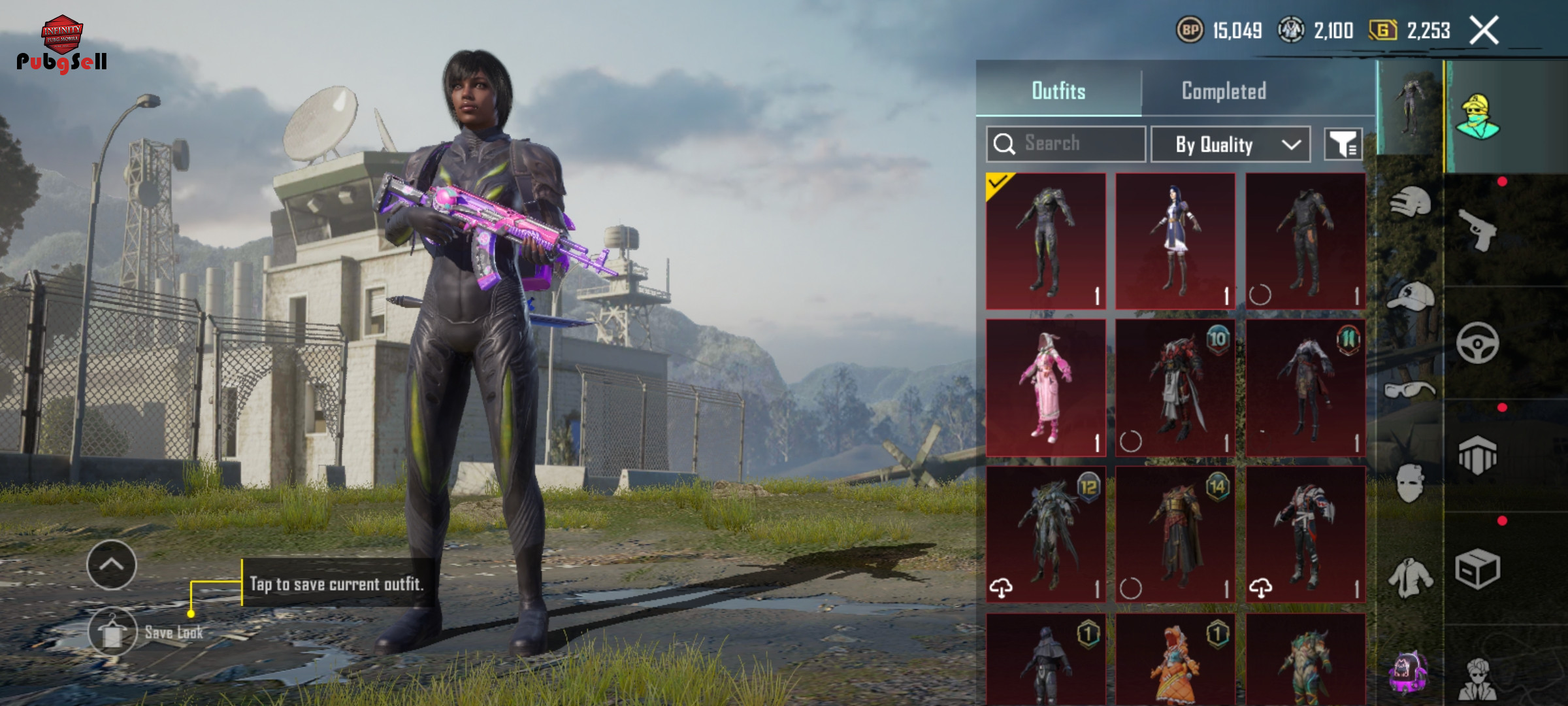Select the Outfits tab

[x=1058, y=91]
